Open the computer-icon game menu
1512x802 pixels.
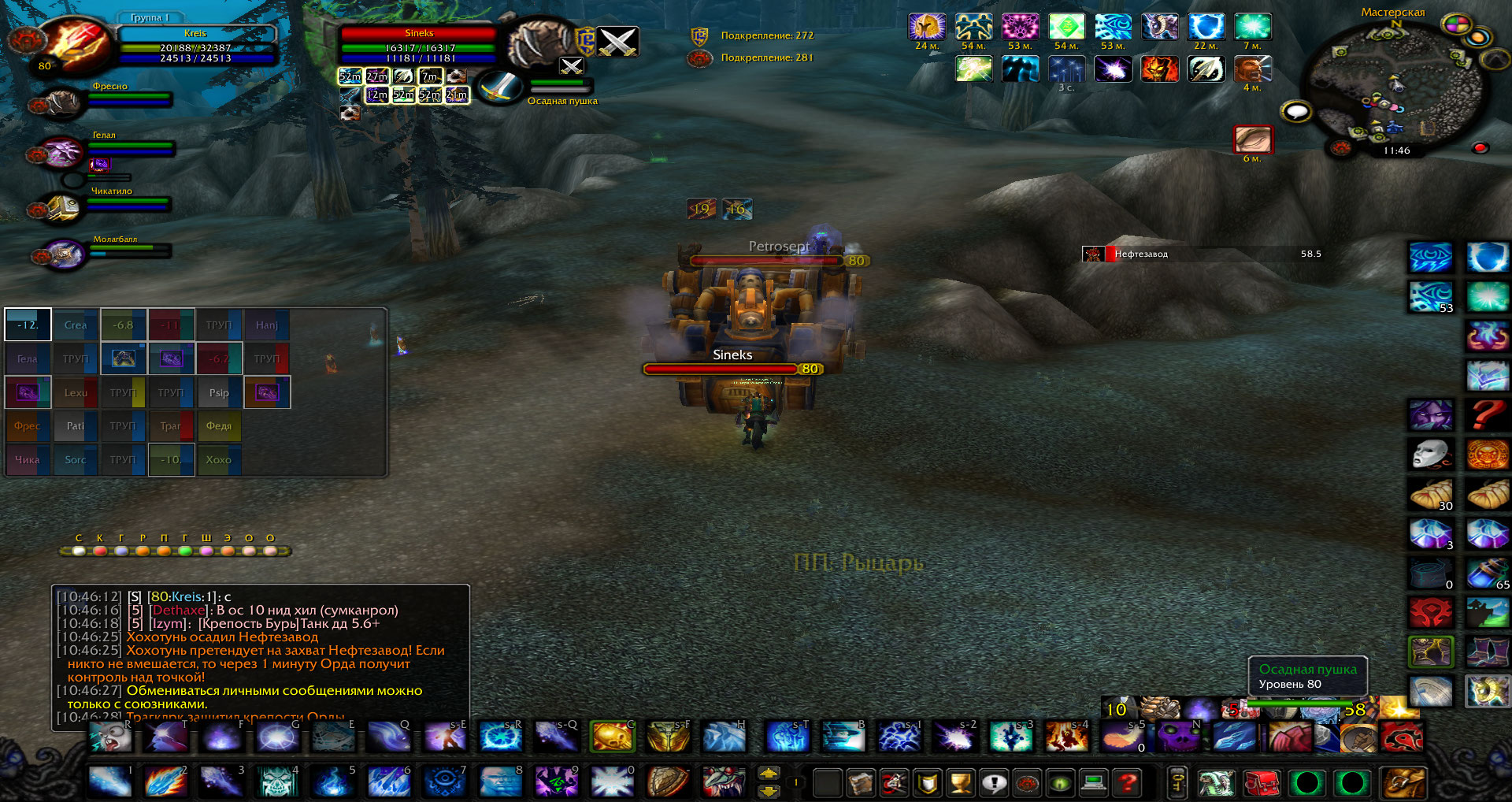pos(1094,783)
